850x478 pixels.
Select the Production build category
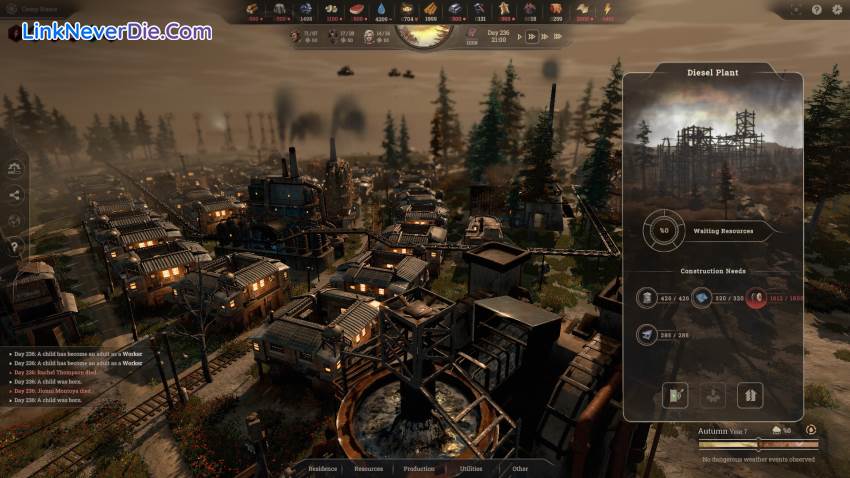coord(419,468)
